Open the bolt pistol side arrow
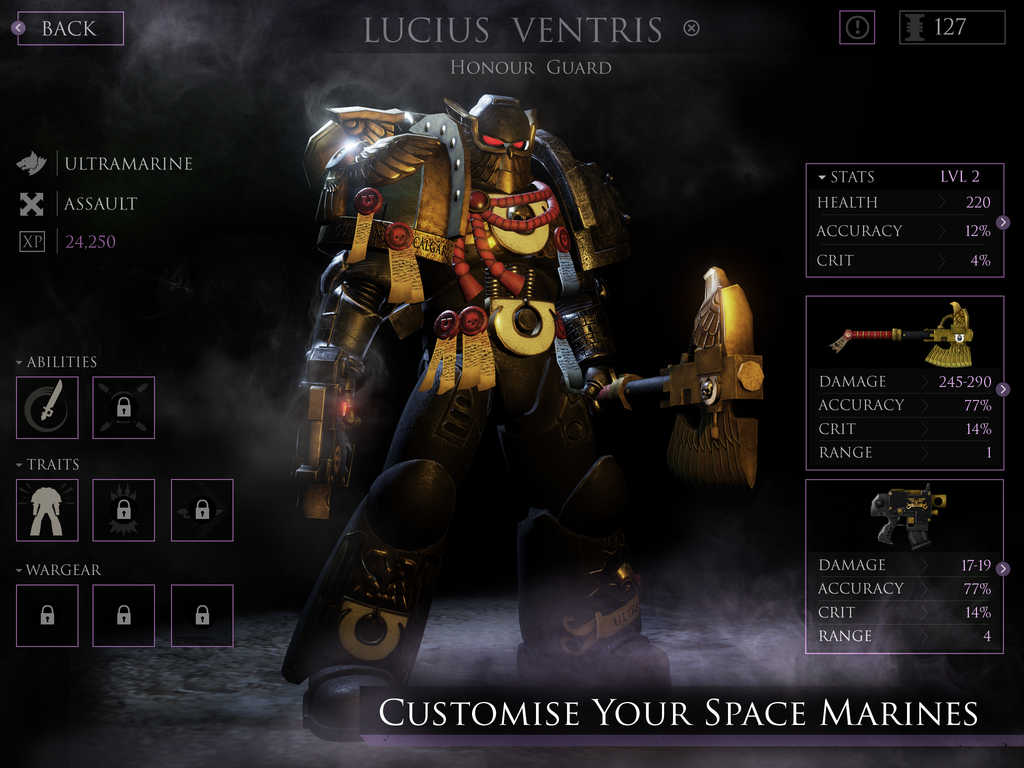Image resolution: width=1024 pixels, height=768 pixels. point(1002,568)
